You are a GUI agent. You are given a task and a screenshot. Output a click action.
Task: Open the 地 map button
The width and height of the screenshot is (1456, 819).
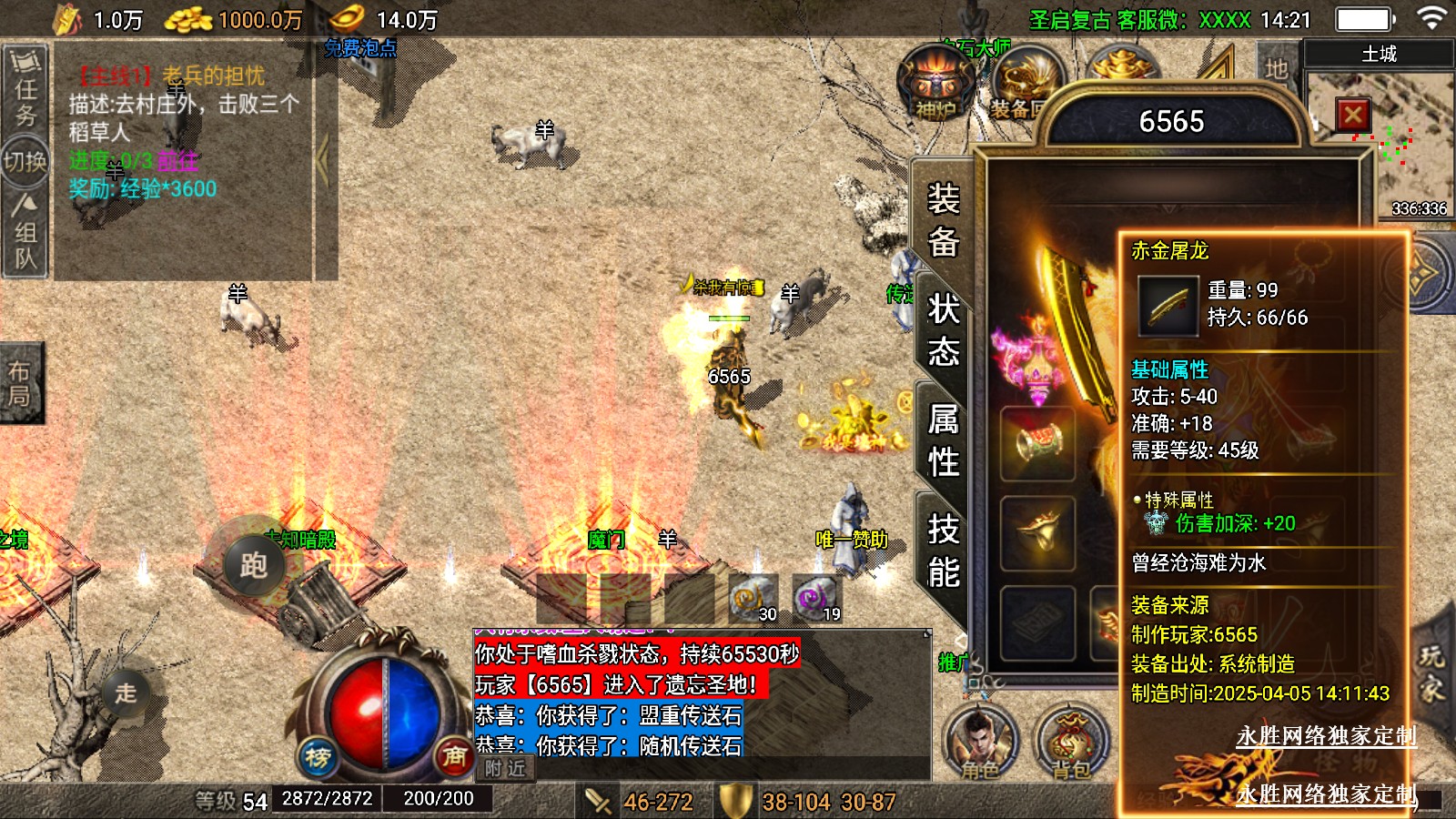pos(1276,68)
